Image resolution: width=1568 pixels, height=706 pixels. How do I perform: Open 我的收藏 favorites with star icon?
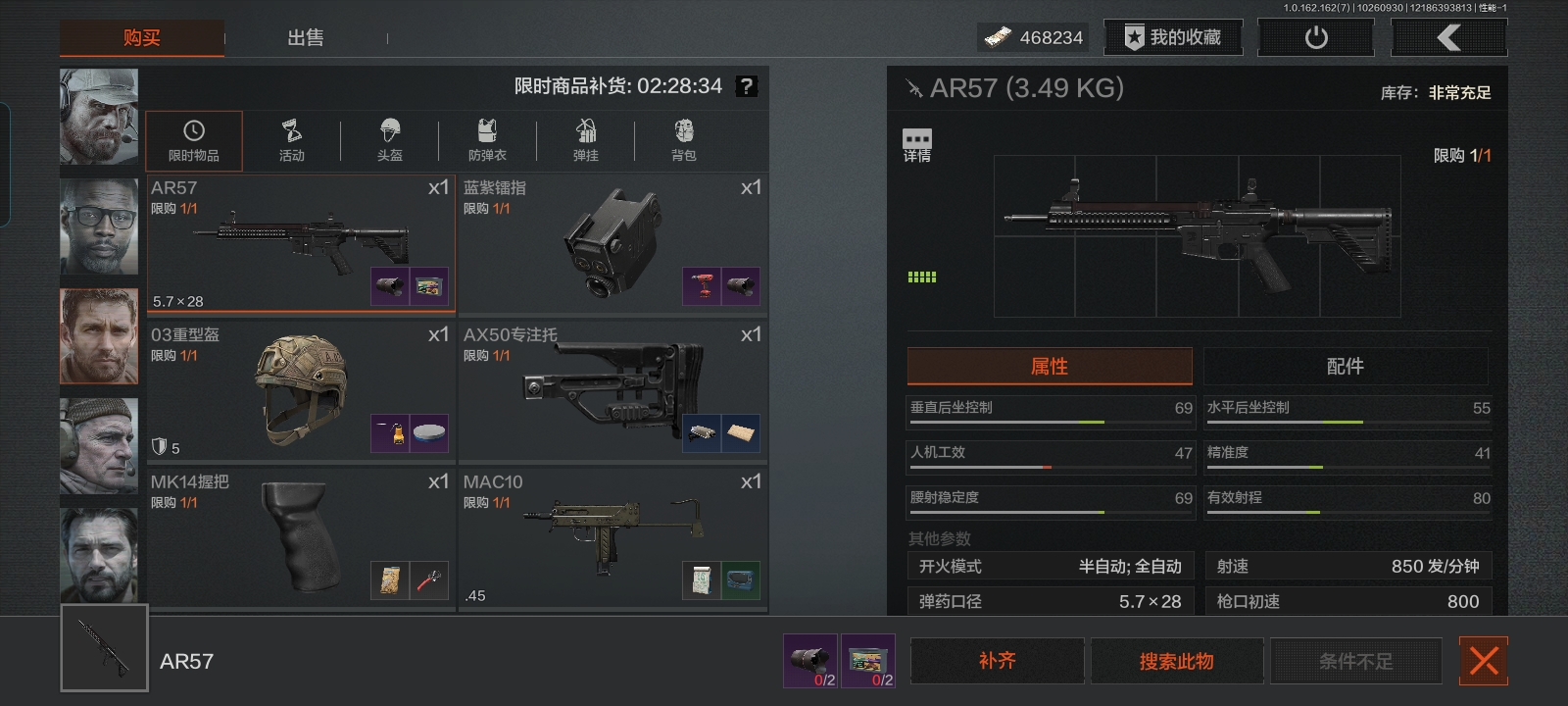tap(1173, 37)
